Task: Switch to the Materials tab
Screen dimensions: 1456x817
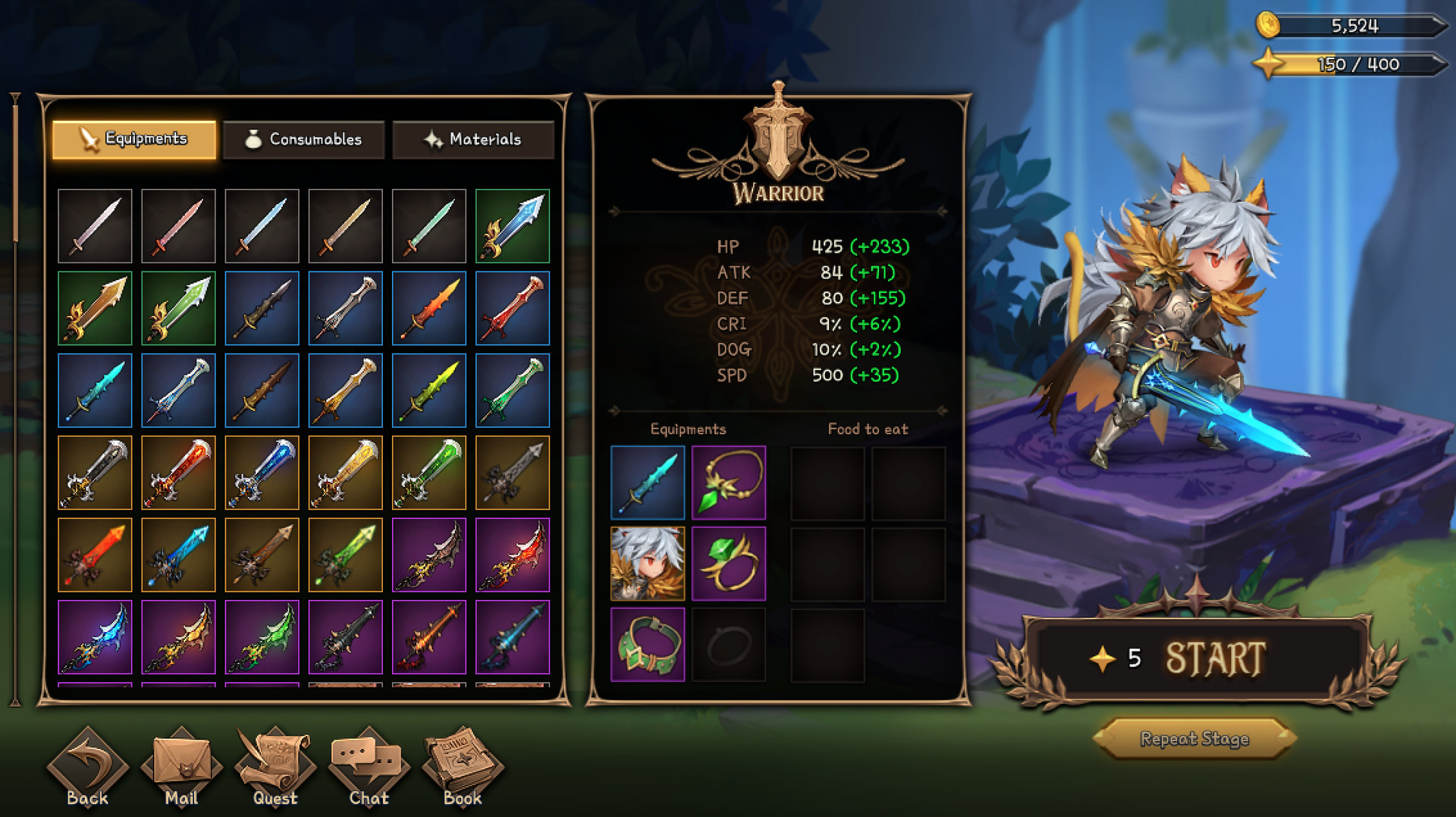Action: point(473,140)
